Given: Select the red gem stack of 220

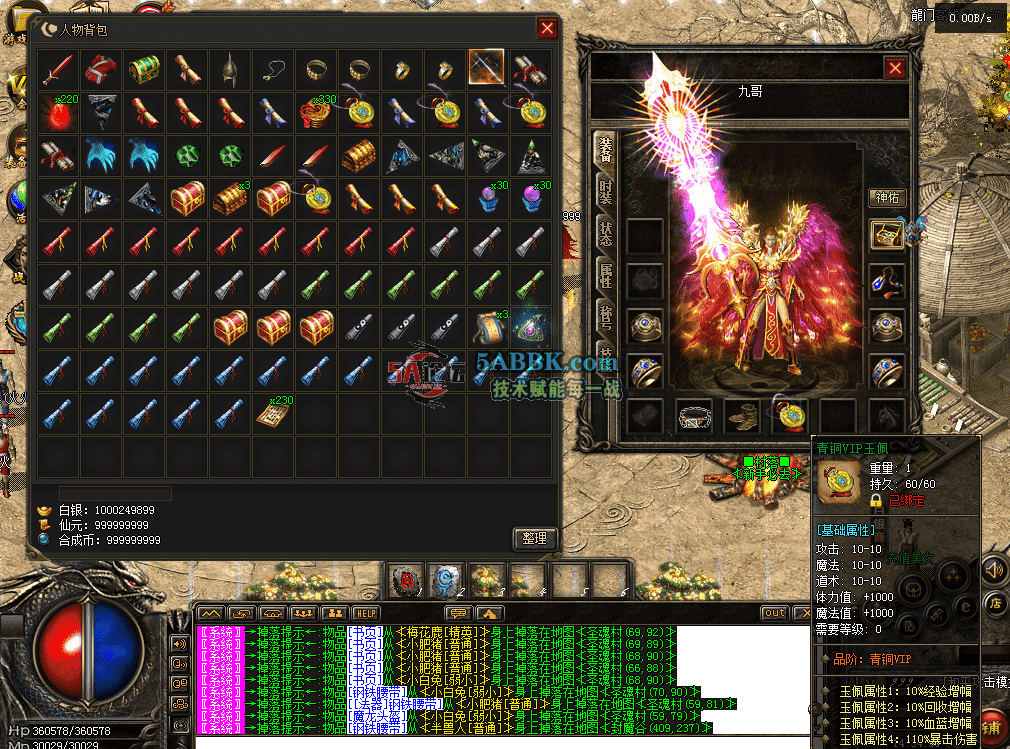Looking at the screenshot, I should coord(59,112).
